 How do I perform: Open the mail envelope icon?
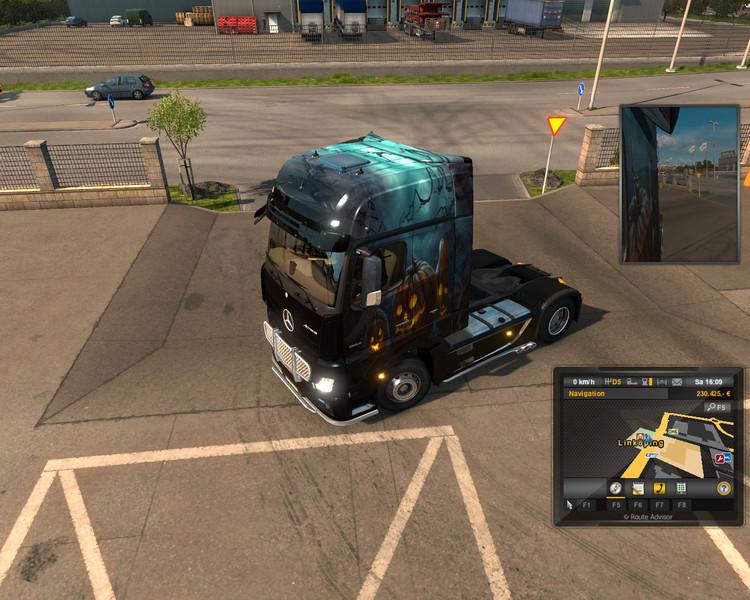(677, 381)
